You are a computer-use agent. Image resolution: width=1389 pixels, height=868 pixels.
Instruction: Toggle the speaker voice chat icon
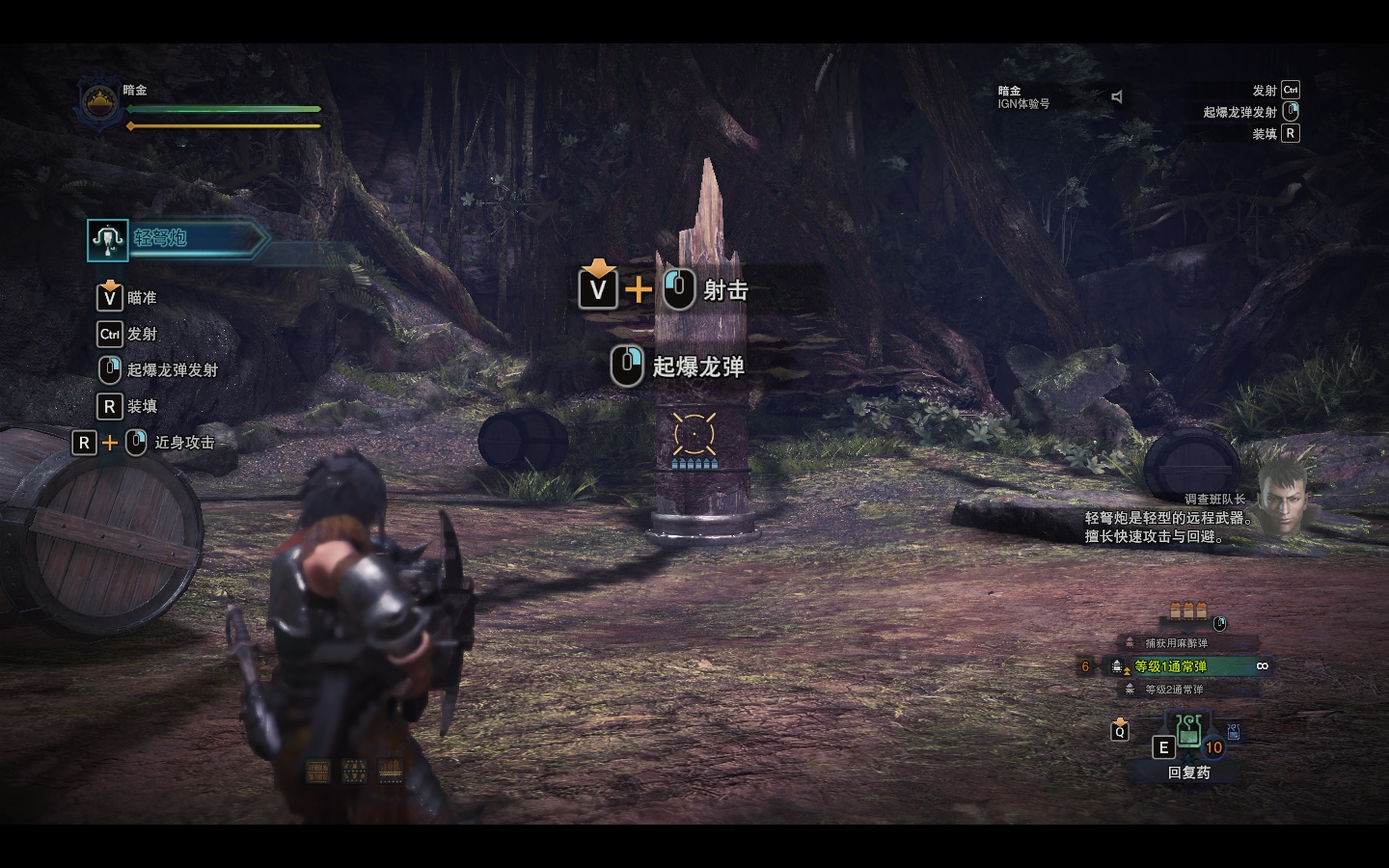click(x=1117, y=96)
